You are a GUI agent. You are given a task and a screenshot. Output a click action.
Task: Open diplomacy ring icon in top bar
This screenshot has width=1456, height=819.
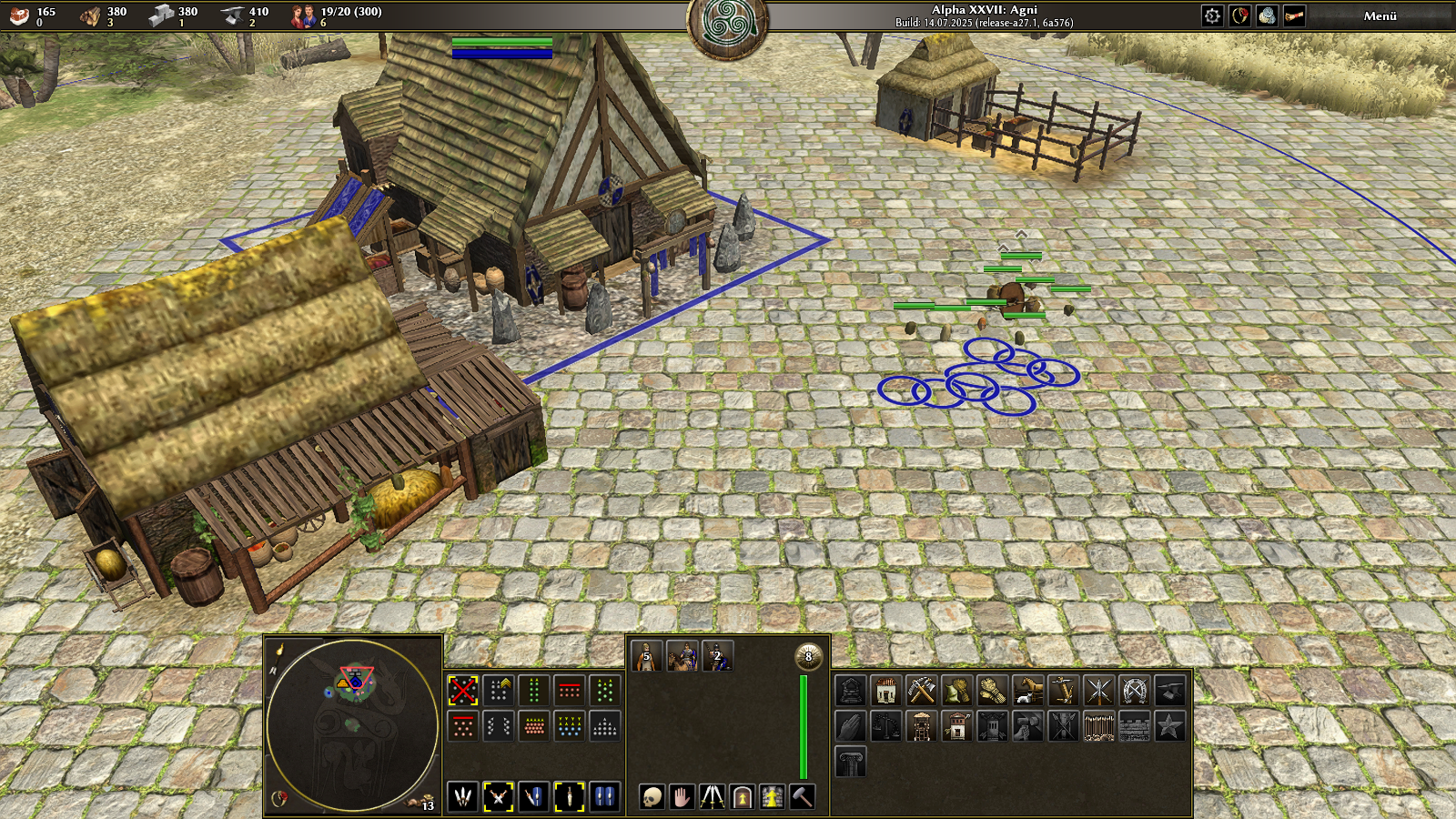[1239, 15]
